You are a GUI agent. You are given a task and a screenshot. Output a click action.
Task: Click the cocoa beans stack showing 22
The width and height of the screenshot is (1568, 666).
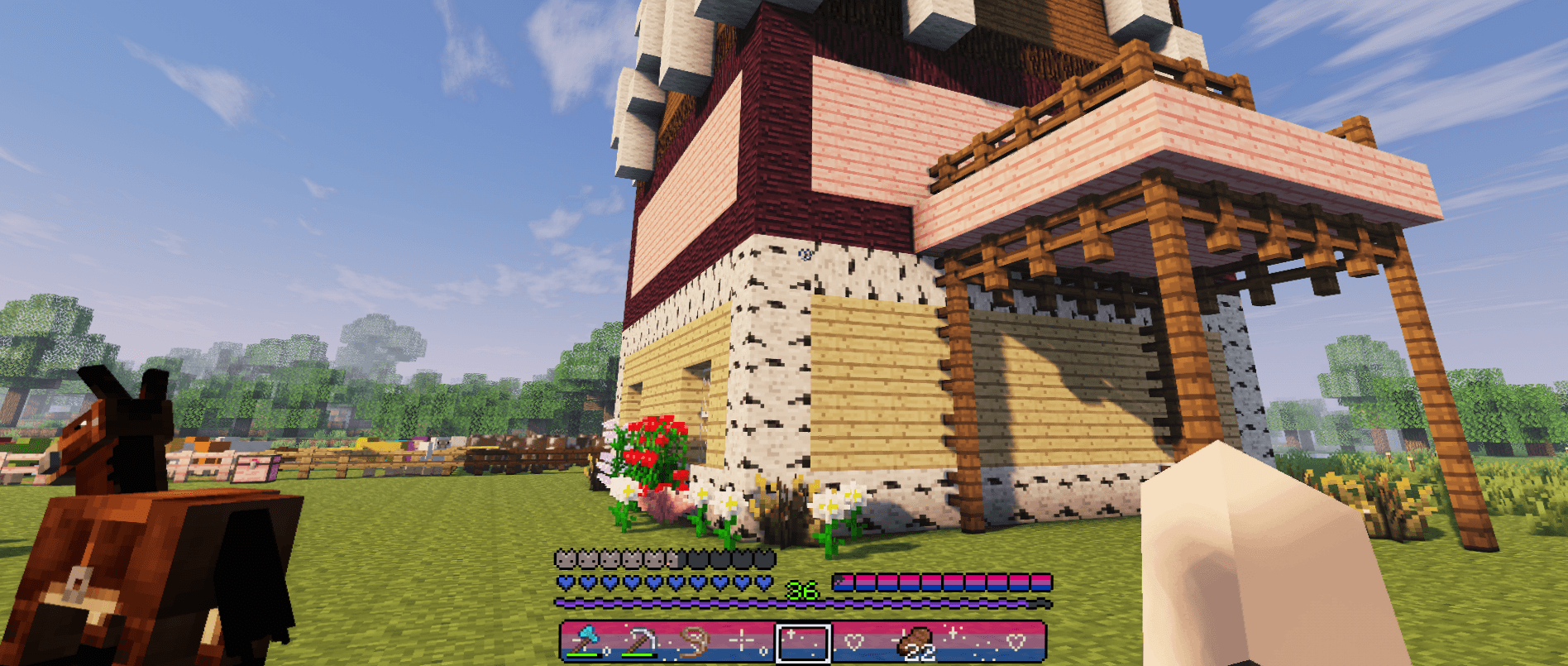click(x=916, y=641)
